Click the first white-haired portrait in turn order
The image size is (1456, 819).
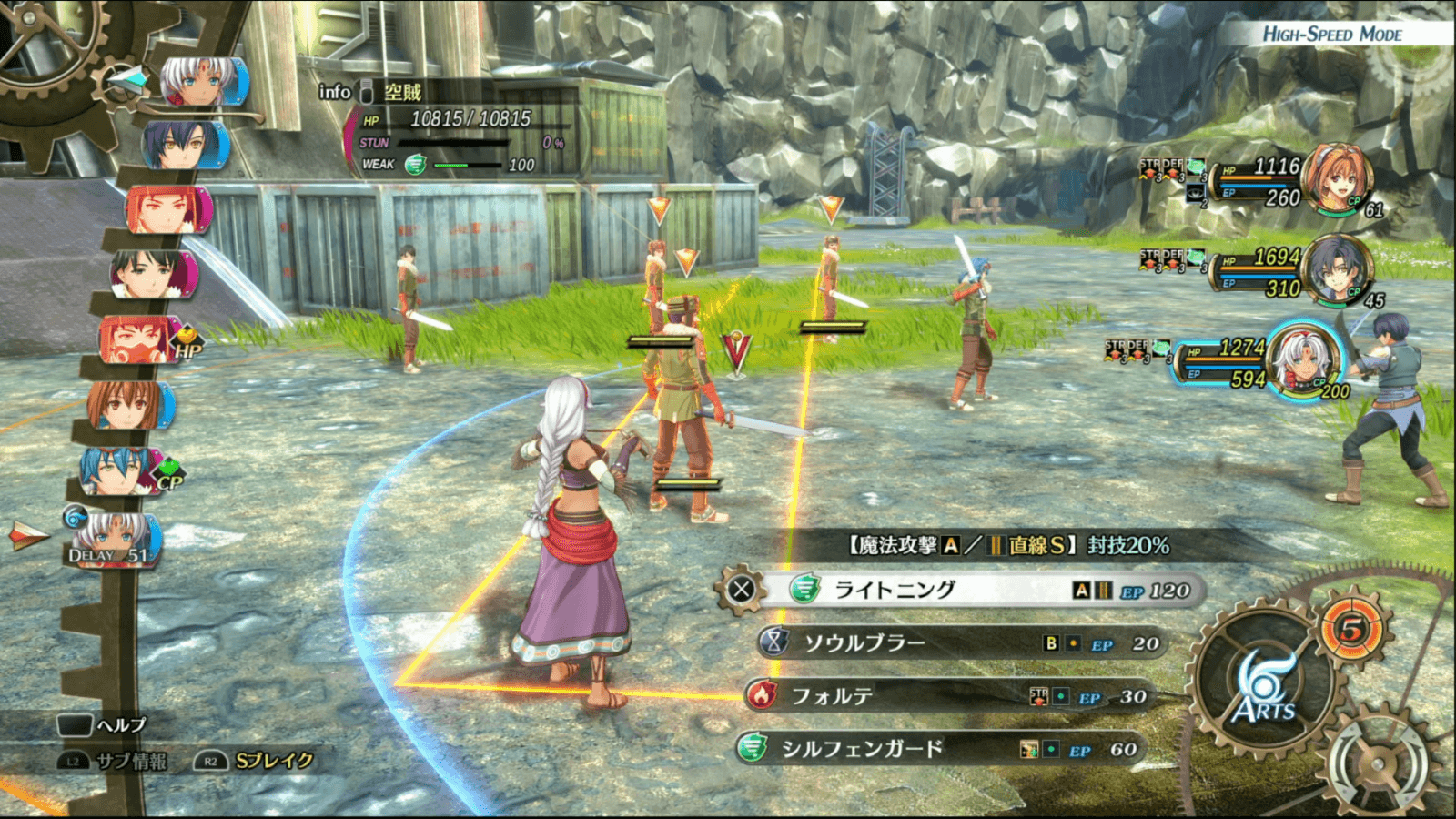202,83
